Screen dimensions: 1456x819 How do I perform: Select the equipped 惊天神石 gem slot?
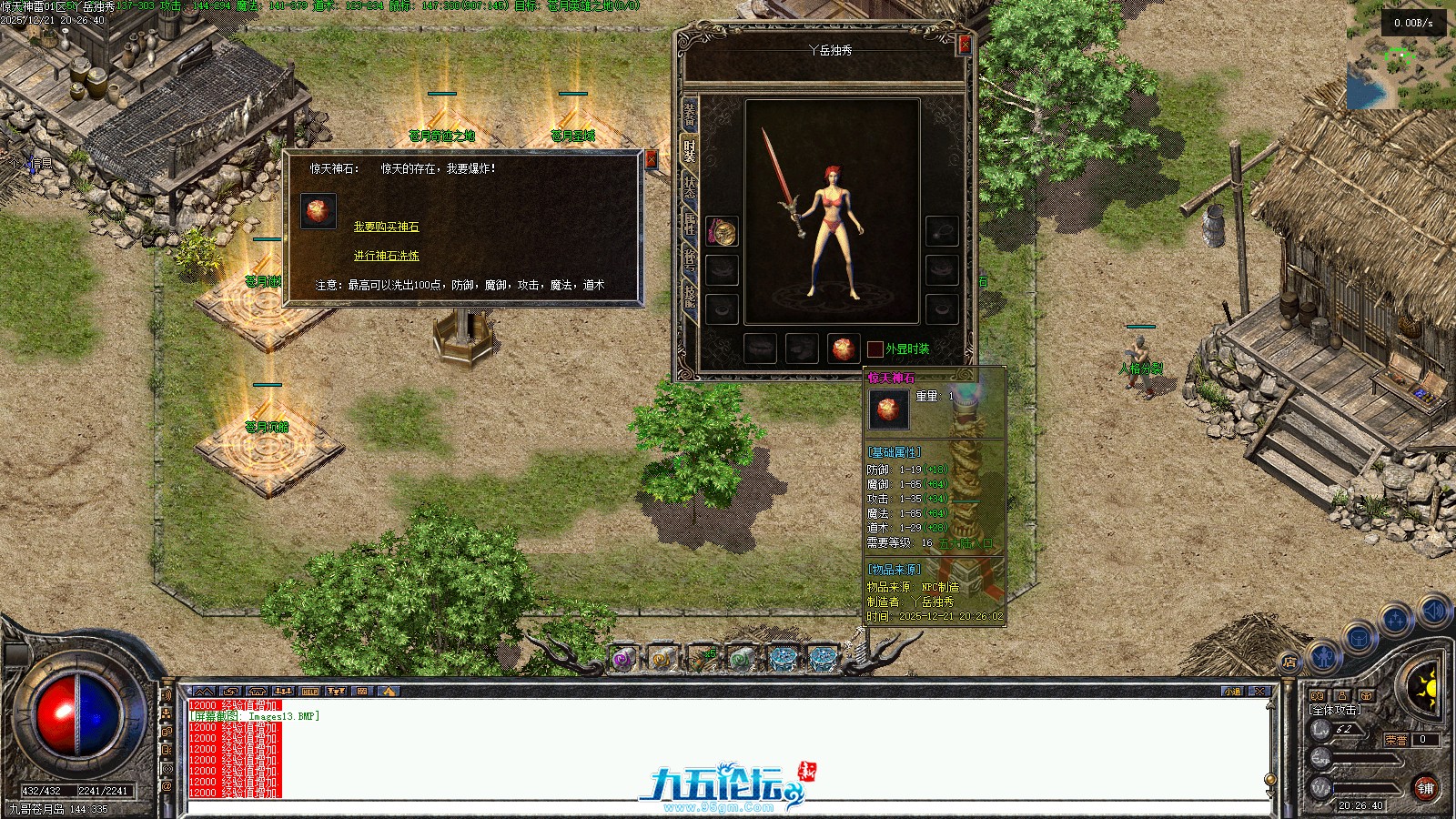[x=844, y=349]
